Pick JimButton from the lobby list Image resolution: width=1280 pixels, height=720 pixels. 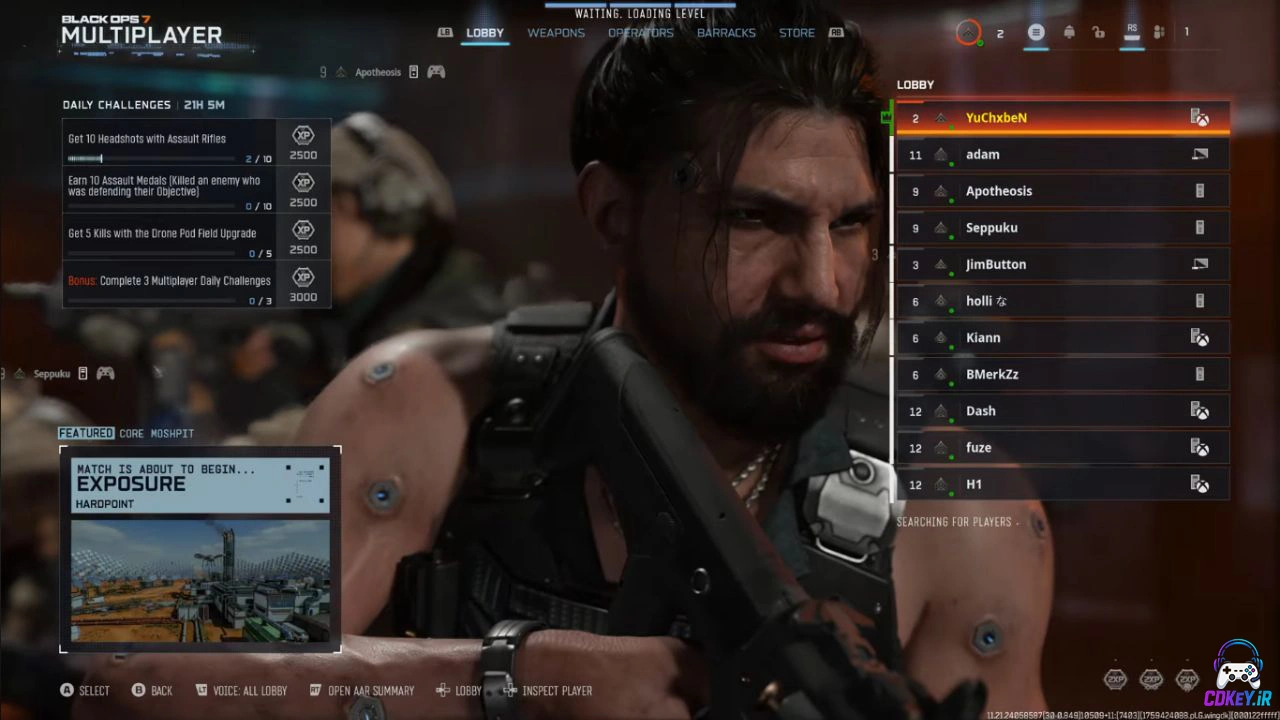tap(1062, 265)
